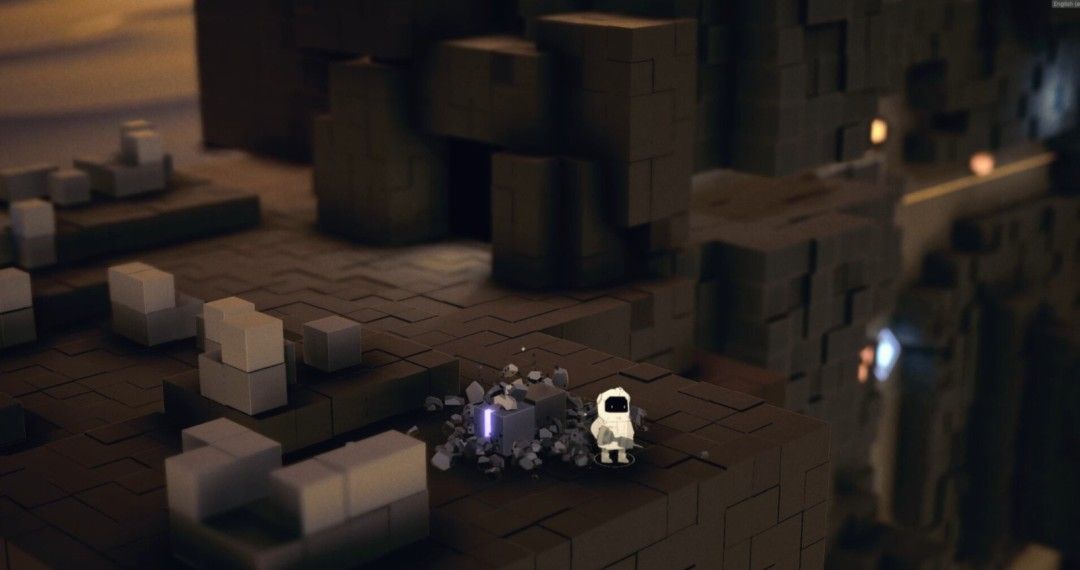Open the English language label in the corner
The image size is (1080, 570).
point(1064,4)
